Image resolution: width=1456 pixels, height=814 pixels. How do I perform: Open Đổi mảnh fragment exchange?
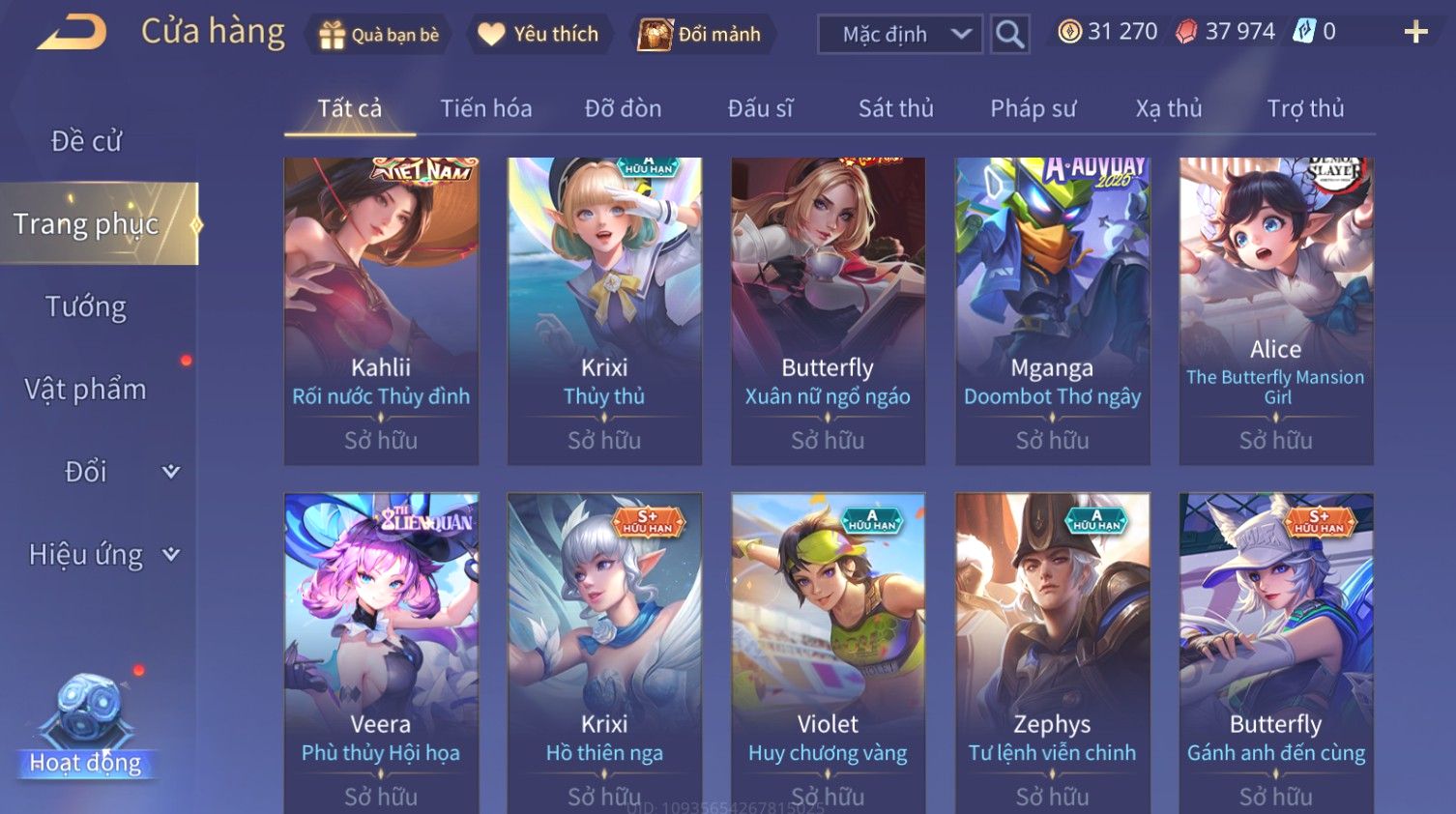coord(701,35)
